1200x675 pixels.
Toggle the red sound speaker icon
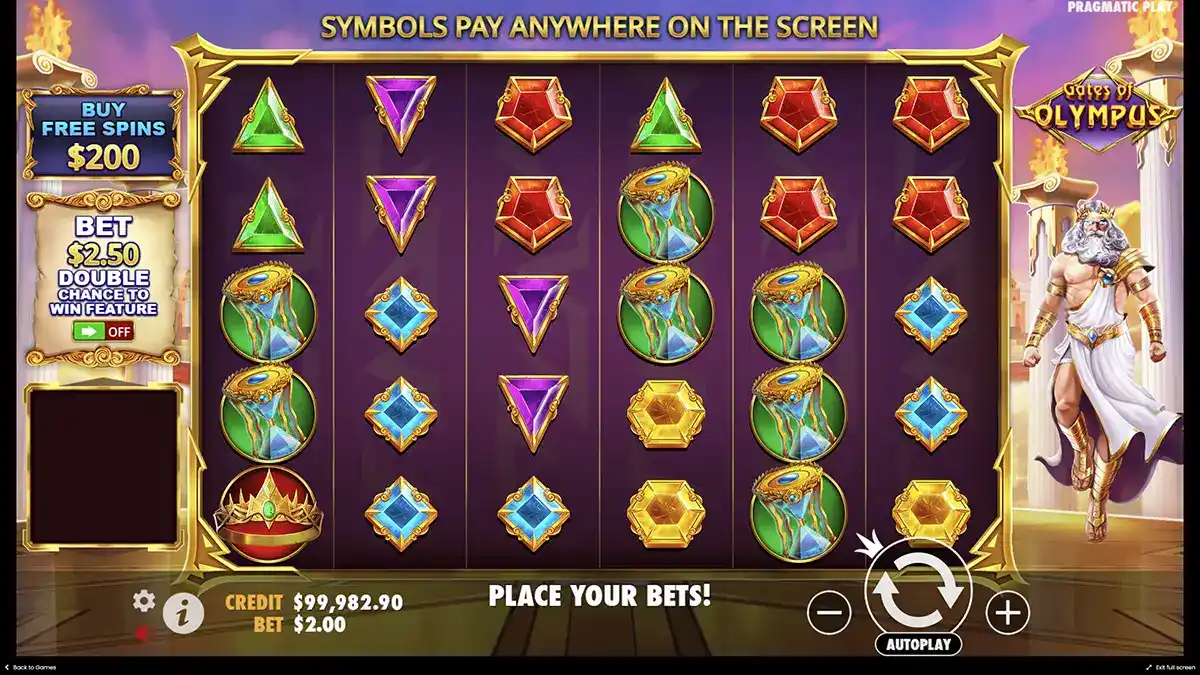143,632
